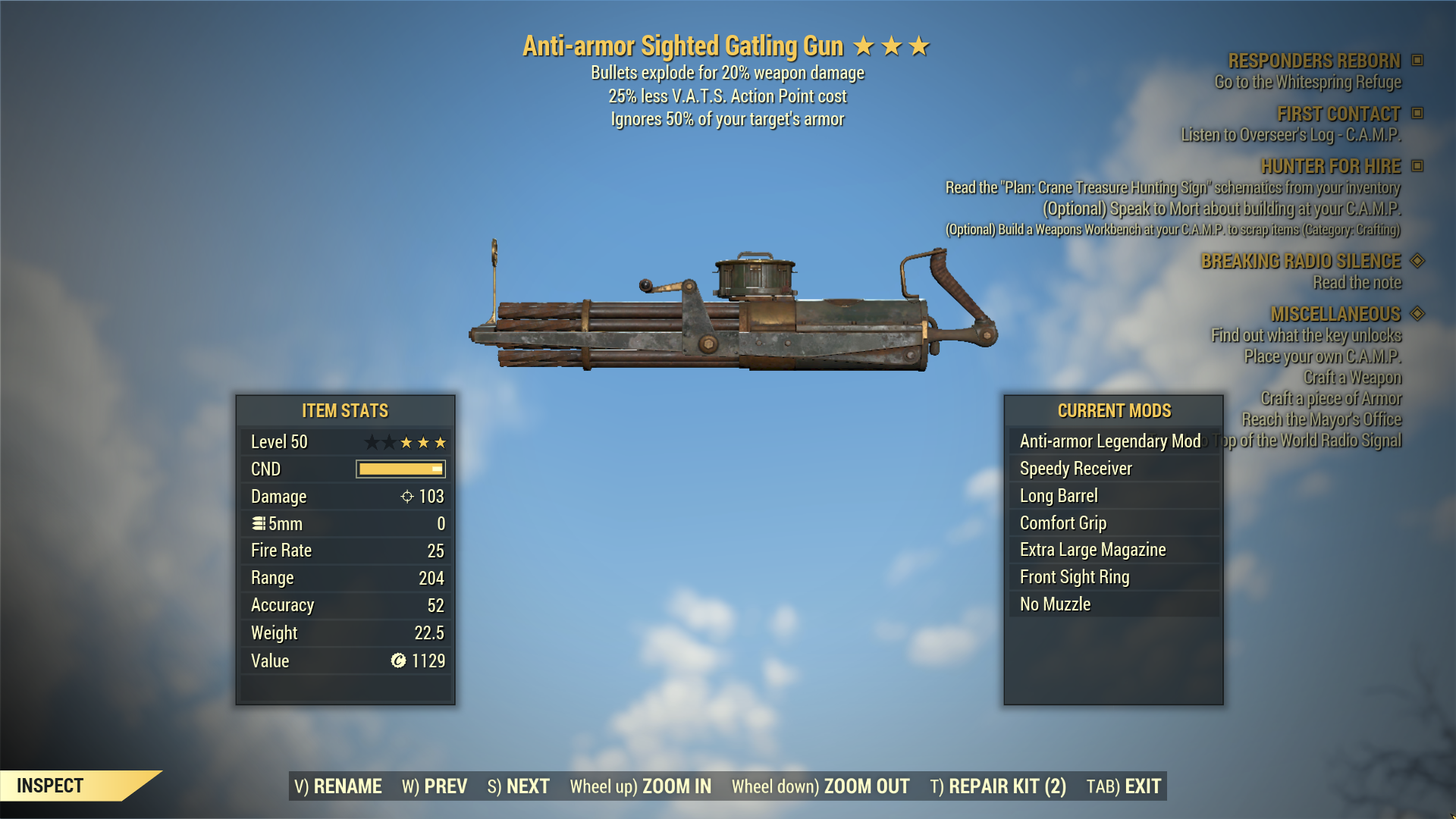Zoom in on the weapon model
Screen dimensions: 1456x819
[641, 786]
